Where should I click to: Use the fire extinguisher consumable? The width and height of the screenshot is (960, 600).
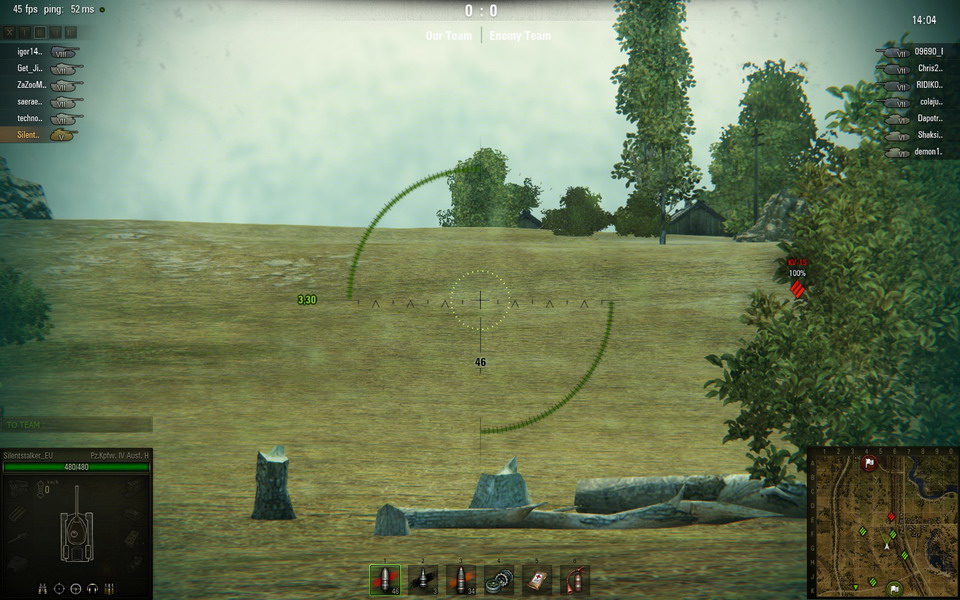pos(575,579)
